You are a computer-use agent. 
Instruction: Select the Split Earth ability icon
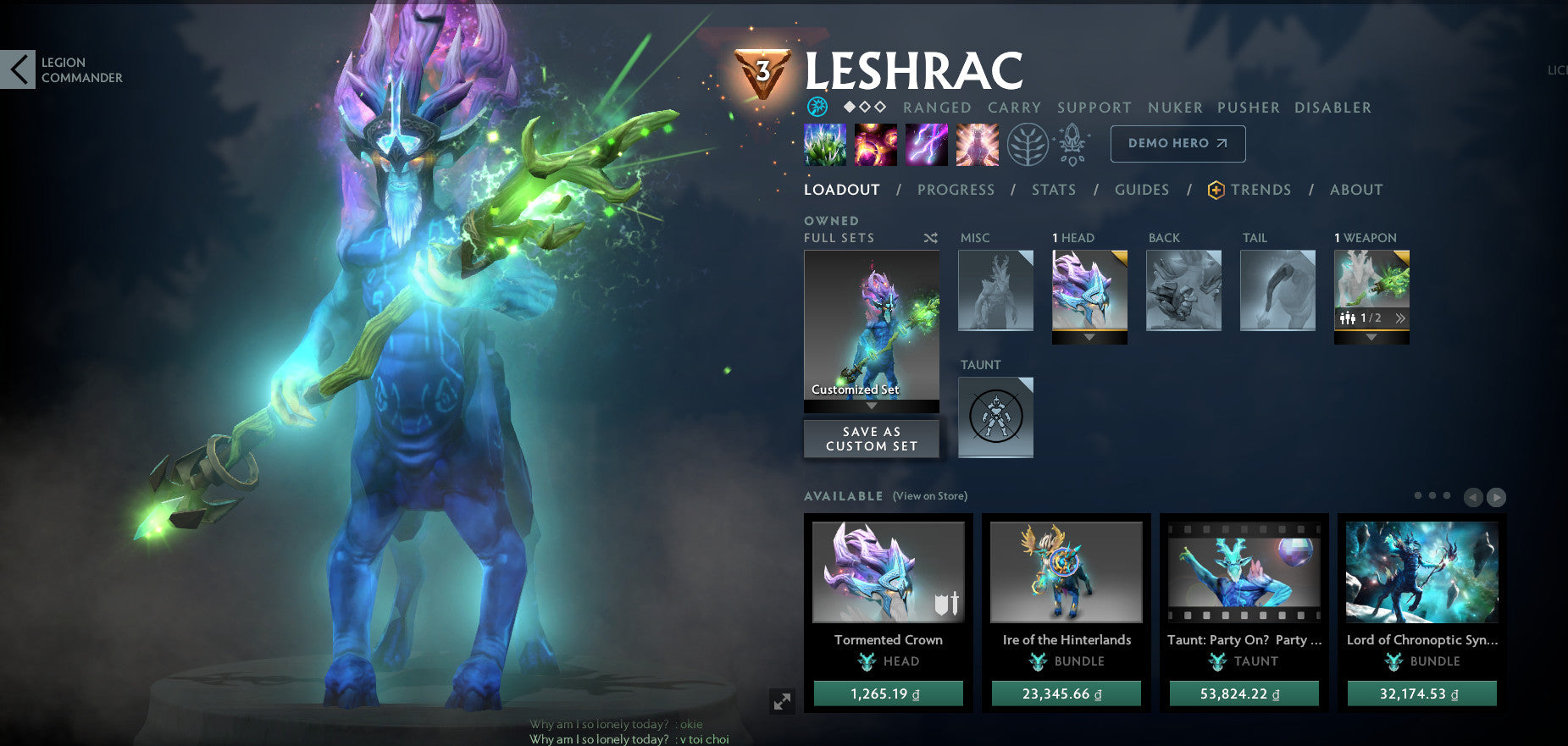(823, 144)
